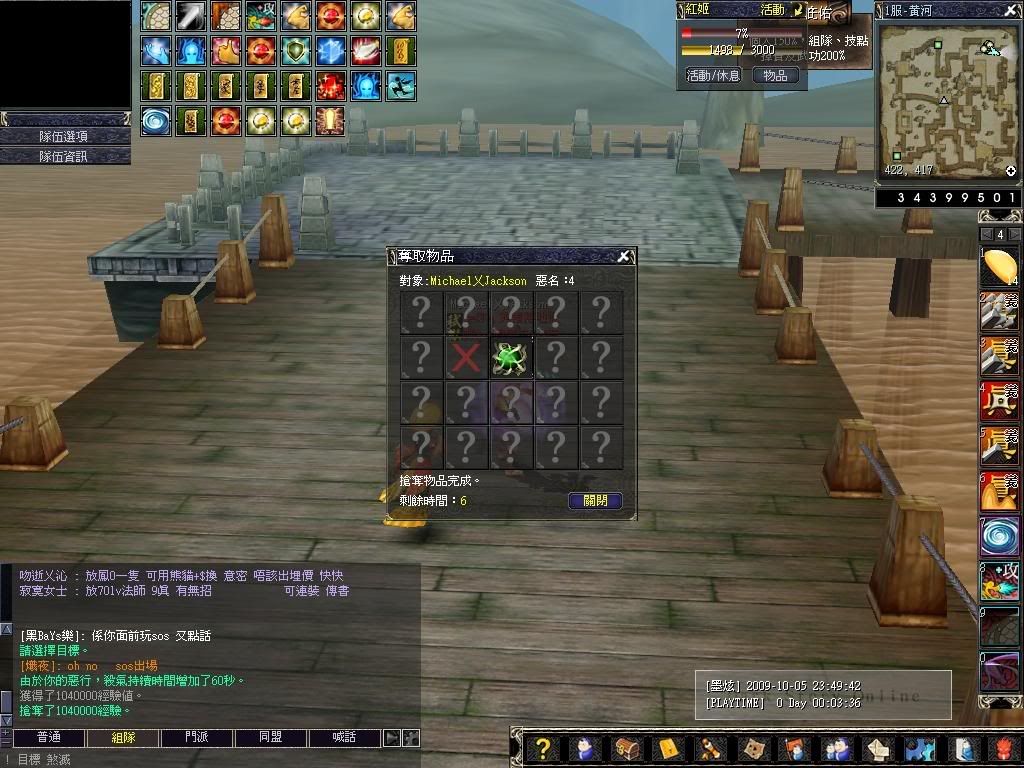Open the 隊伍資訊 party info
The width and height of the screenshot is (1024, 768).
65,156
